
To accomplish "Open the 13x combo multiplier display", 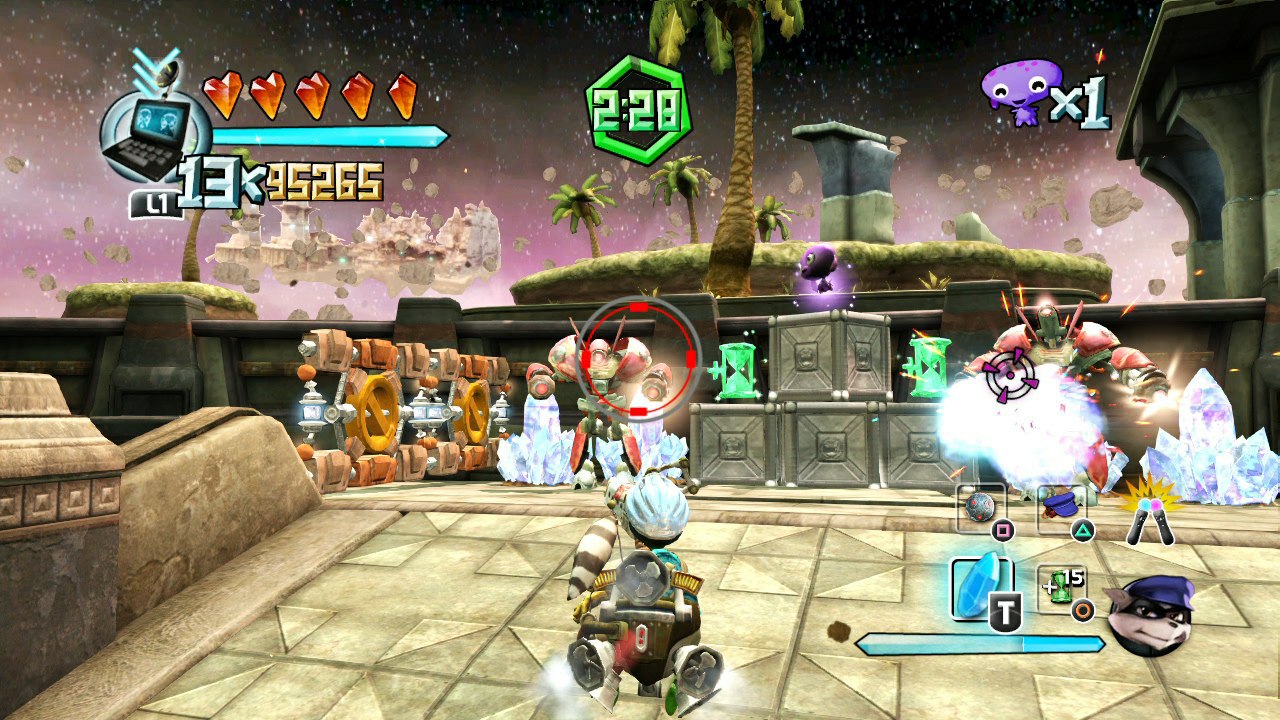I will click(x=215, y=178).
